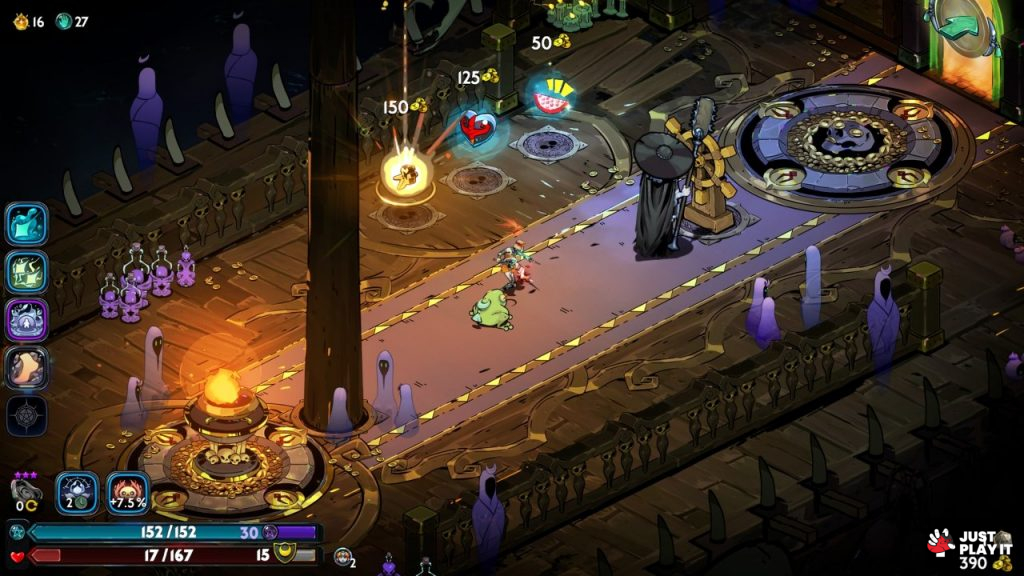Image resolution: width=1024 pixels, height=576 pixels.
Task: Inspect the three-star grey stone keepsake
Action: tap(27, 490)
